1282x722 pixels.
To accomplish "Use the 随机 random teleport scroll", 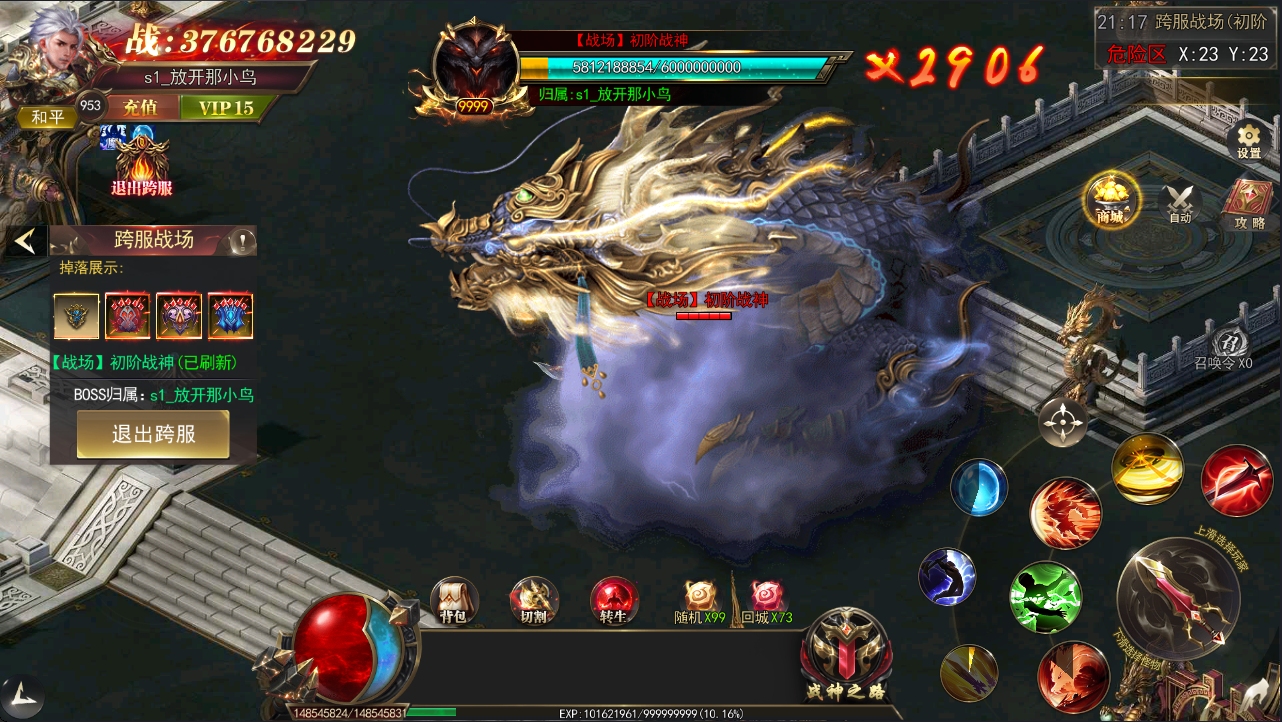I will point(700,598).
